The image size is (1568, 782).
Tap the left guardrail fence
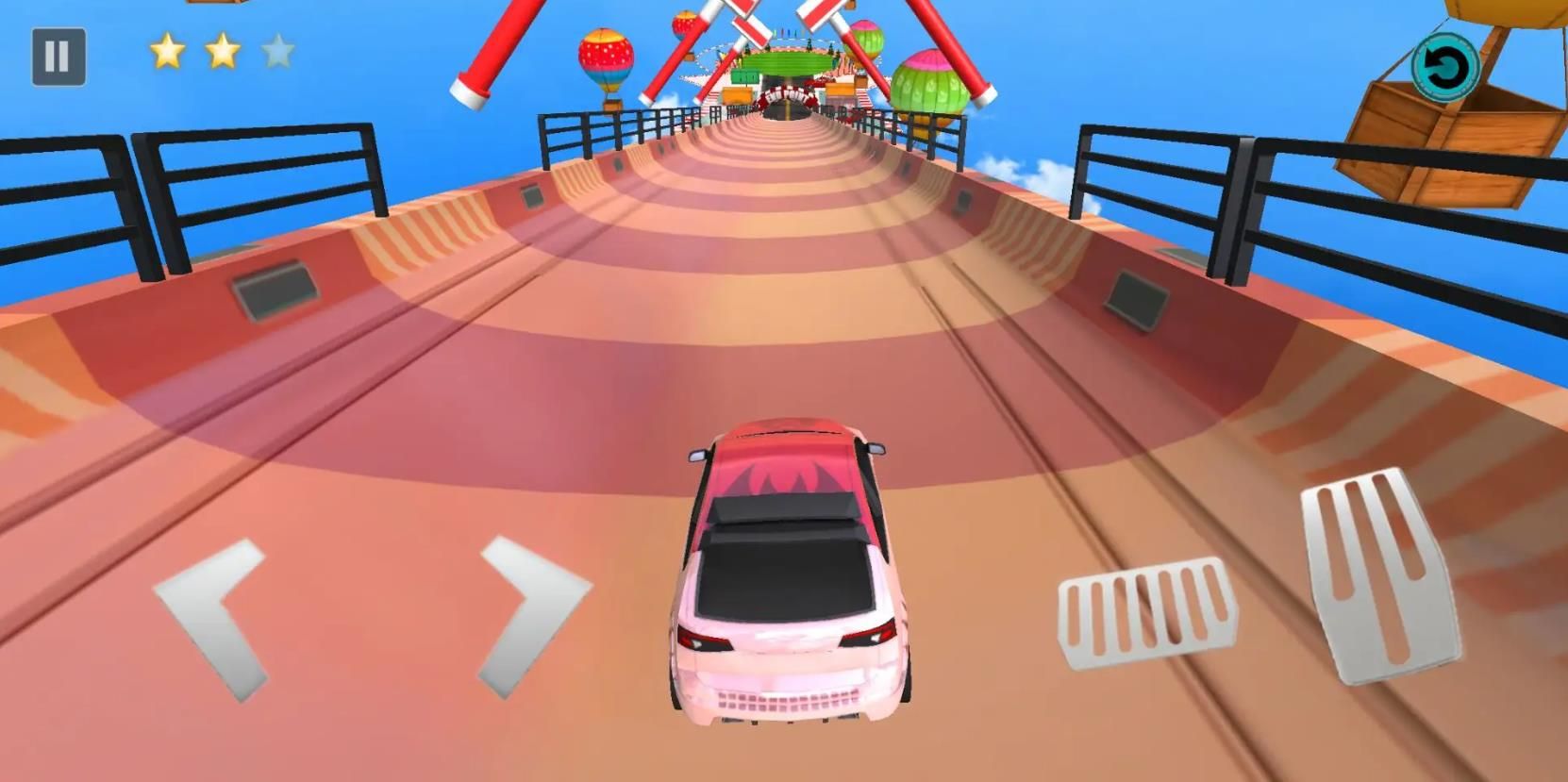(x=255, y=175)
